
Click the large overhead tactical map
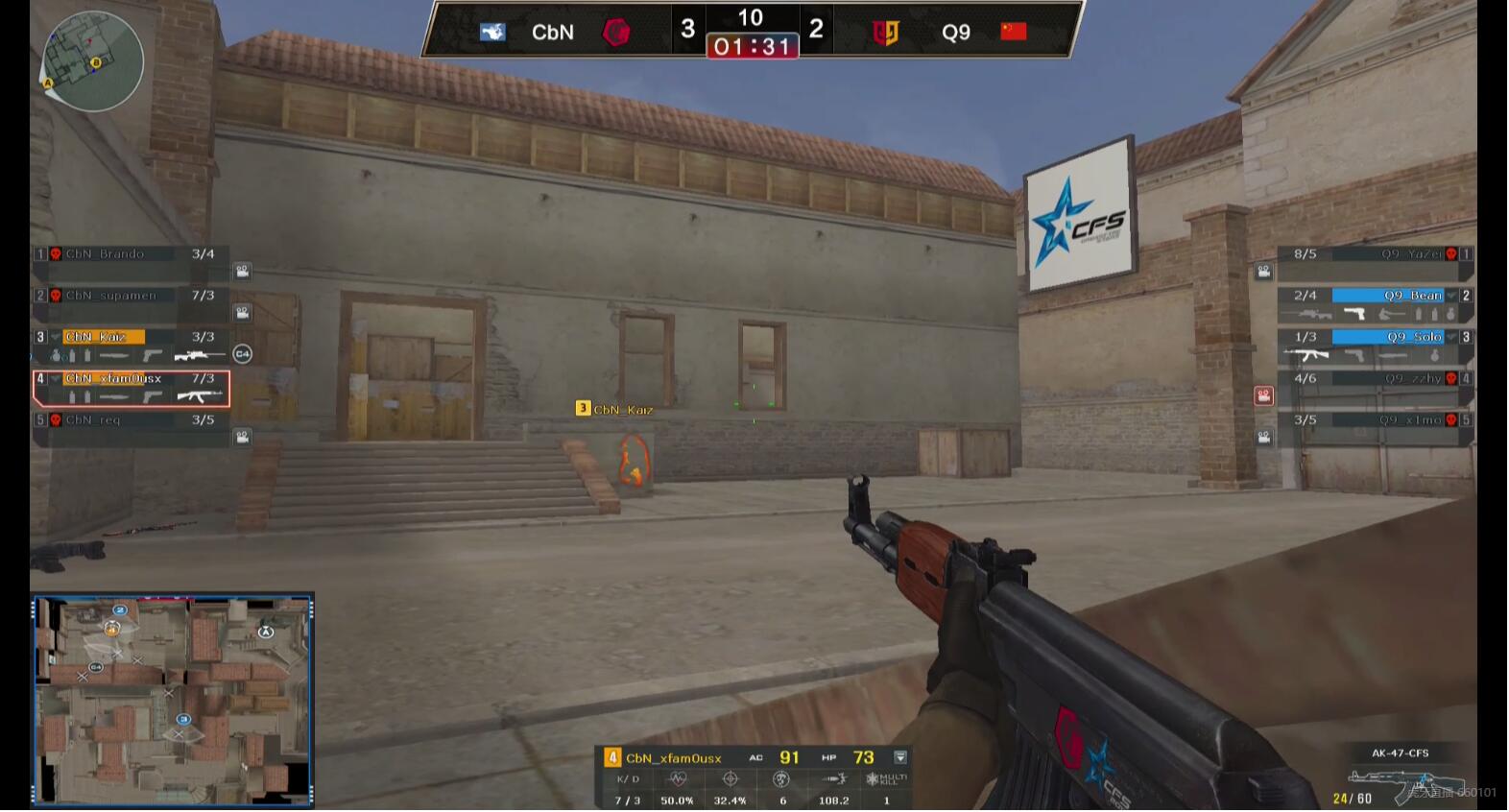click(173, 700)
